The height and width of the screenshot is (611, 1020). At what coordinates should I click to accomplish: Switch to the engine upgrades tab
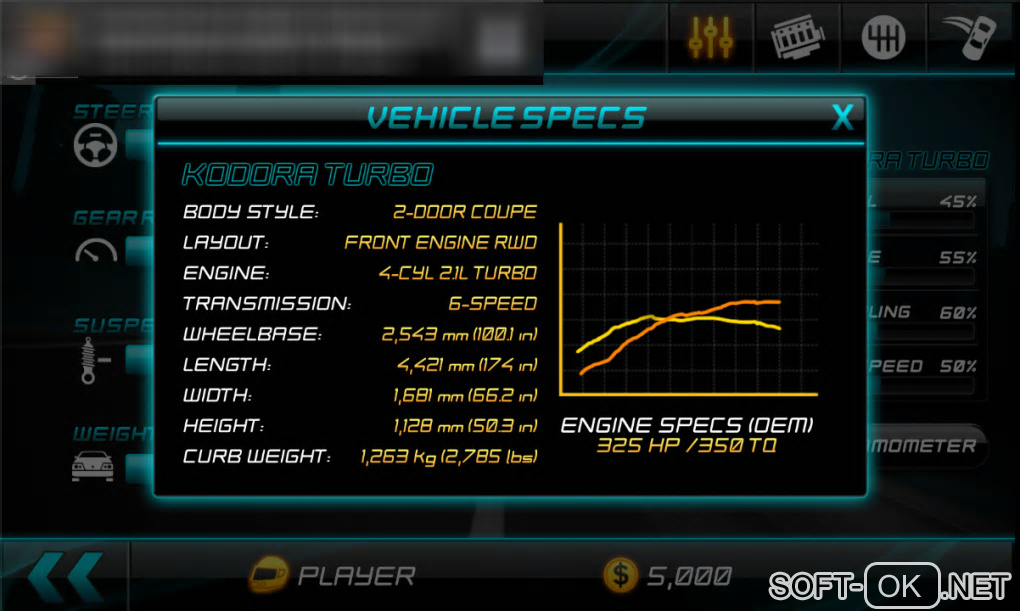pyautogui.click(x=797, y=37)
